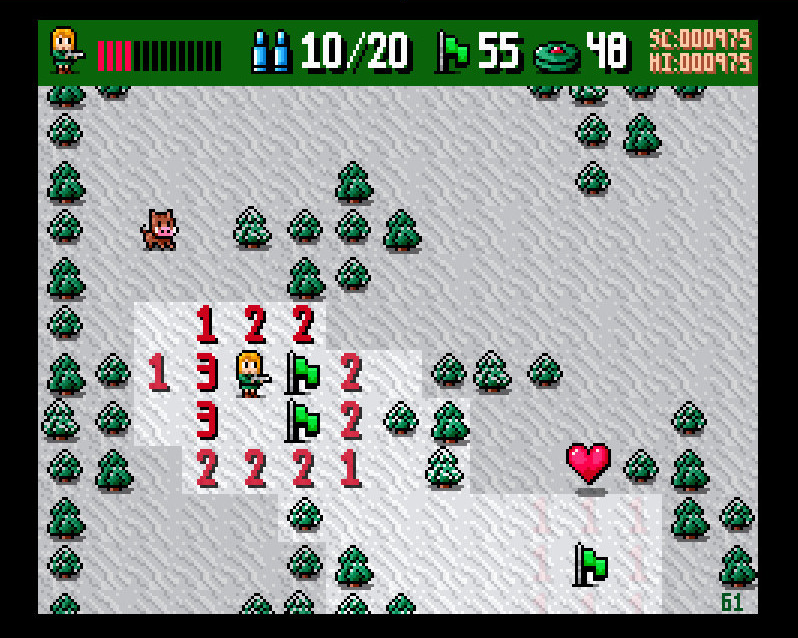Click the player portrait in the HUD
798x638 pixels.
coord(66,50)
